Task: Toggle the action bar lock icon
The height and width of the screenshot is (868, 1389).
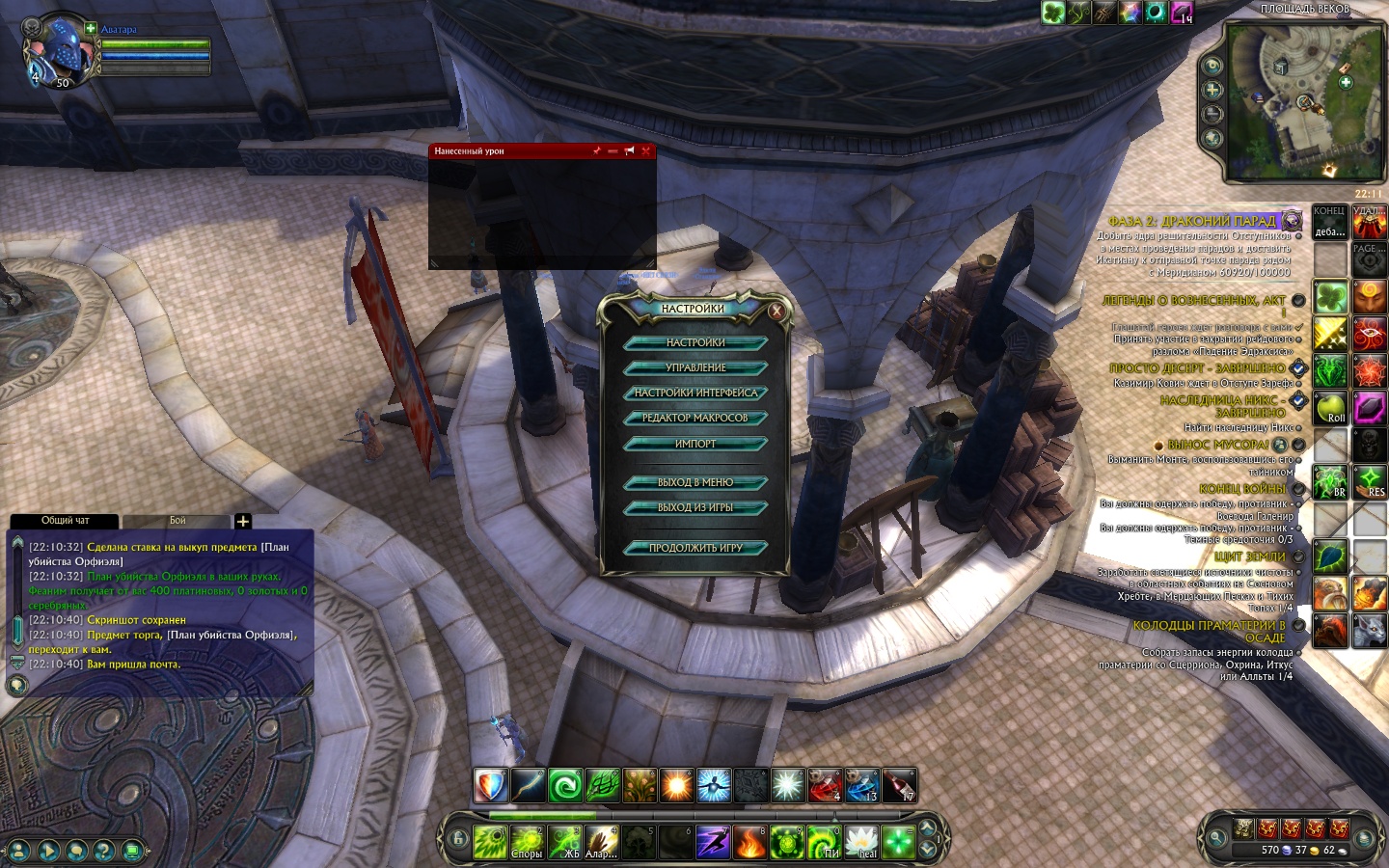Action: (x=459, y=840)
